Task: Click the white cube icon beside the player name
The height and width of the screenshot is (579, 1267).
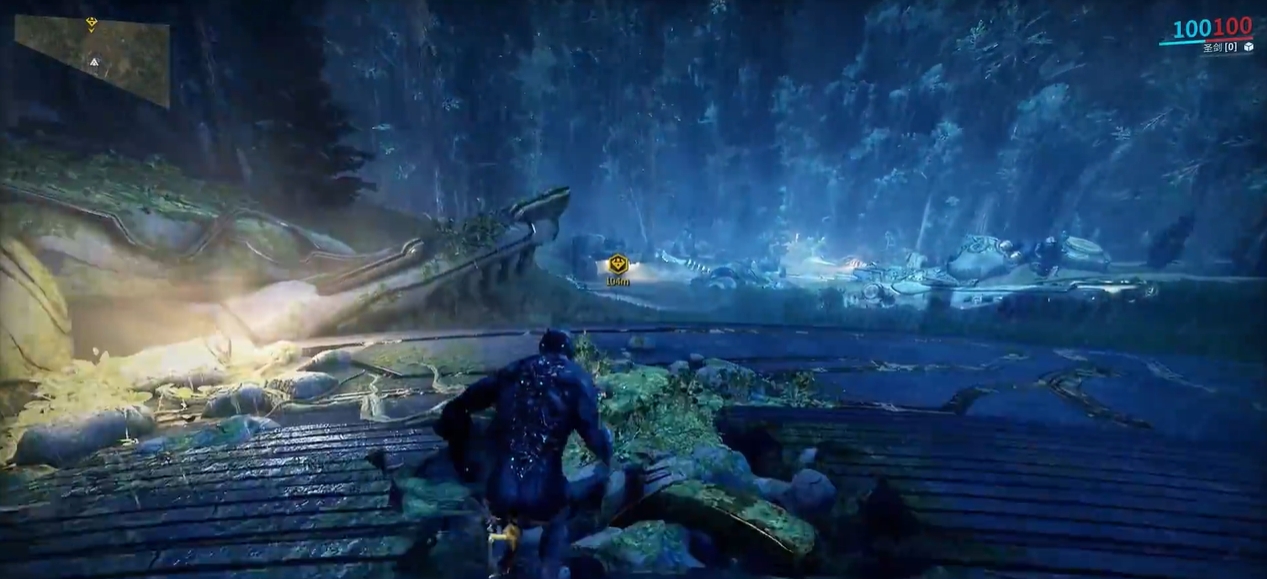Action: click(x=1248, y=46)
